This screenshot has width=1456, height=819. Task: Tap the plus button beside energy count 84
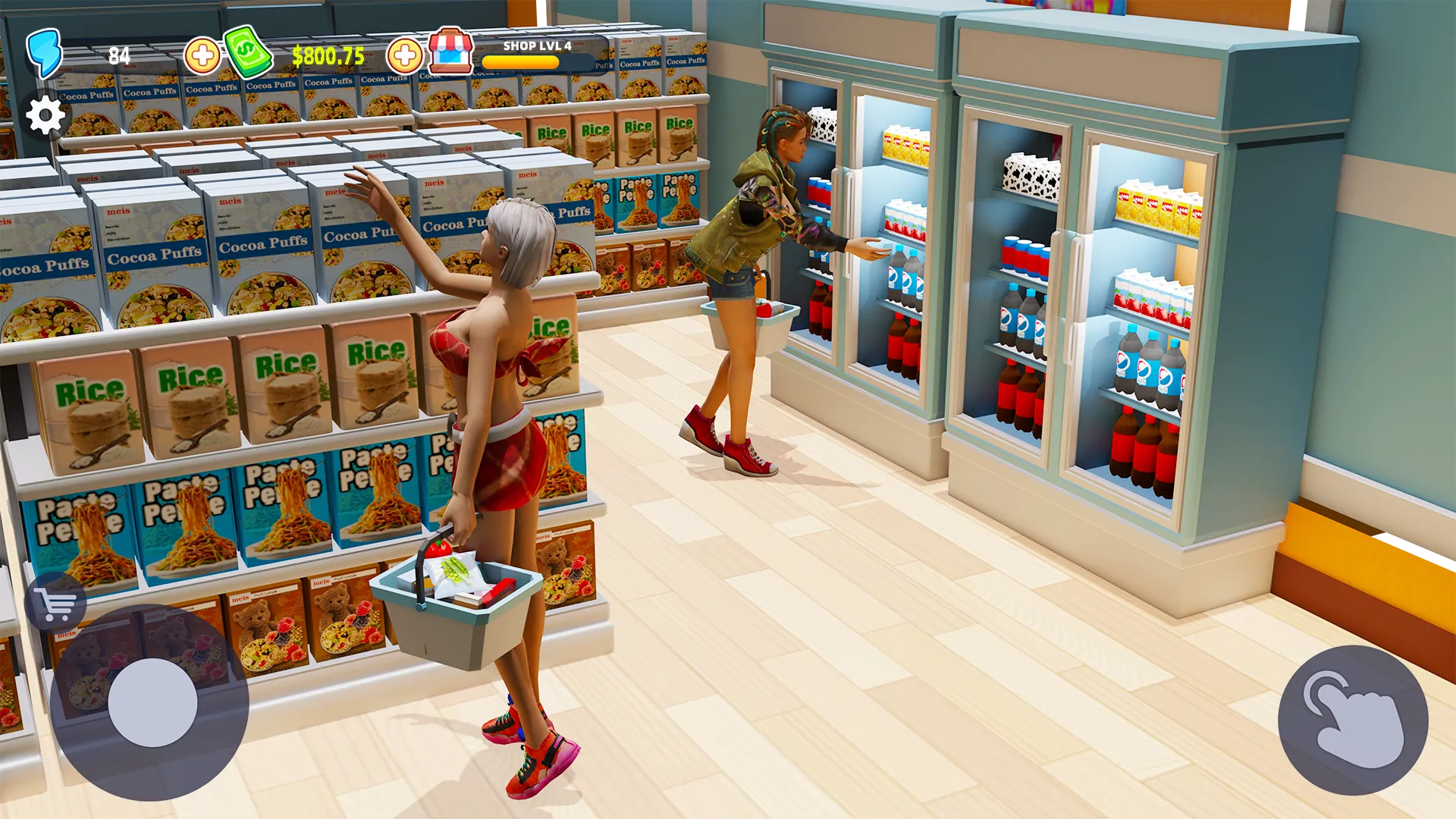point(202,55)
